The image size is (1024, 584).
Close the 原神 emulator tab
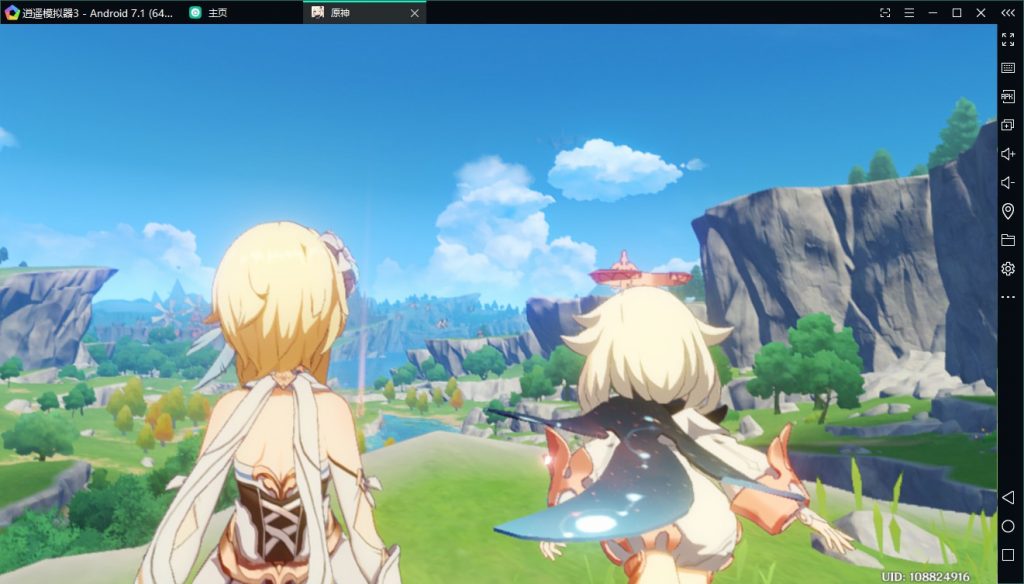pyautogui.click(x=415, y=13)
